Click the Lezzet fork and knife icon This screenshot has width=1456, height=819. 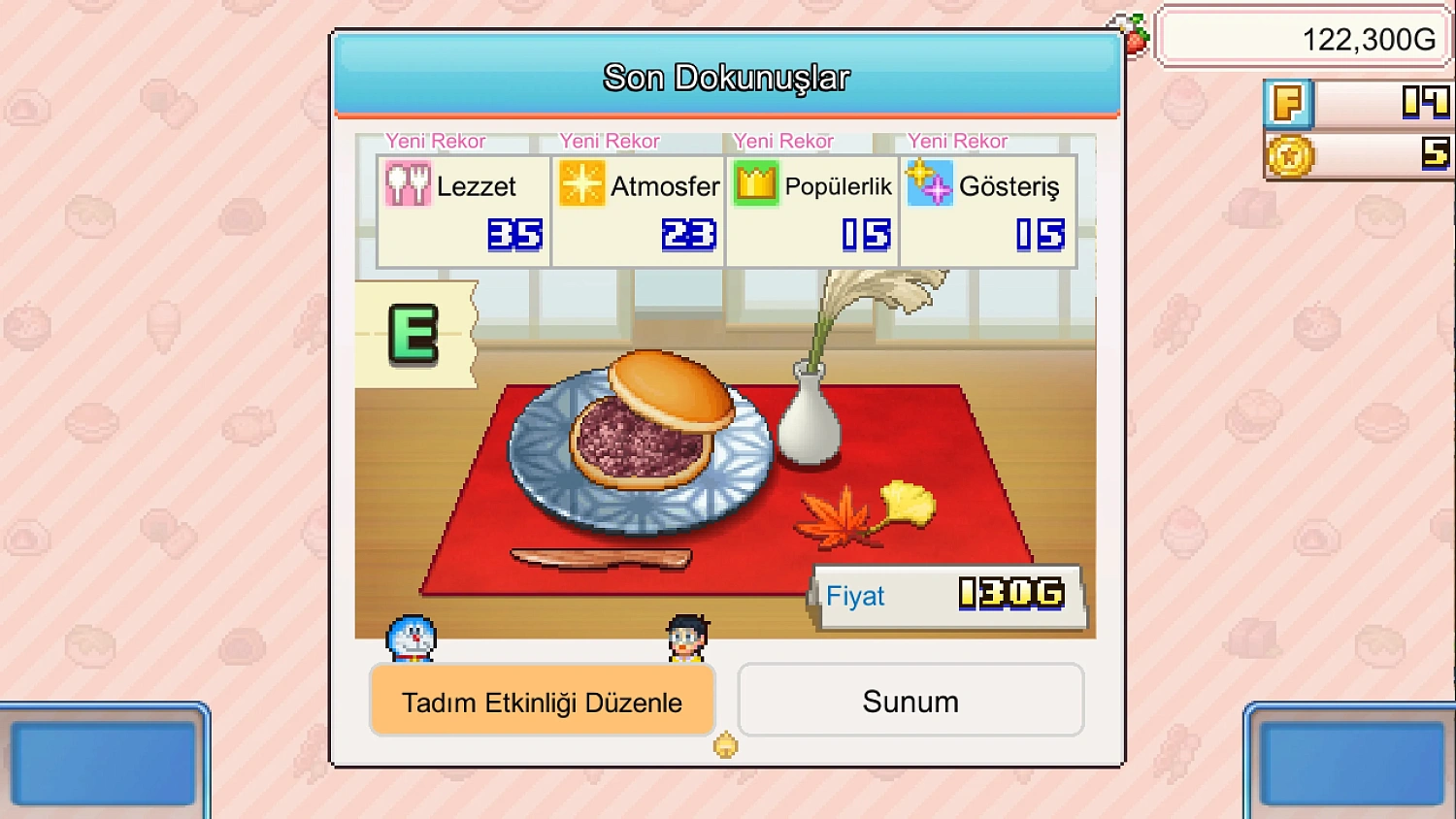[x=408, y=184]
